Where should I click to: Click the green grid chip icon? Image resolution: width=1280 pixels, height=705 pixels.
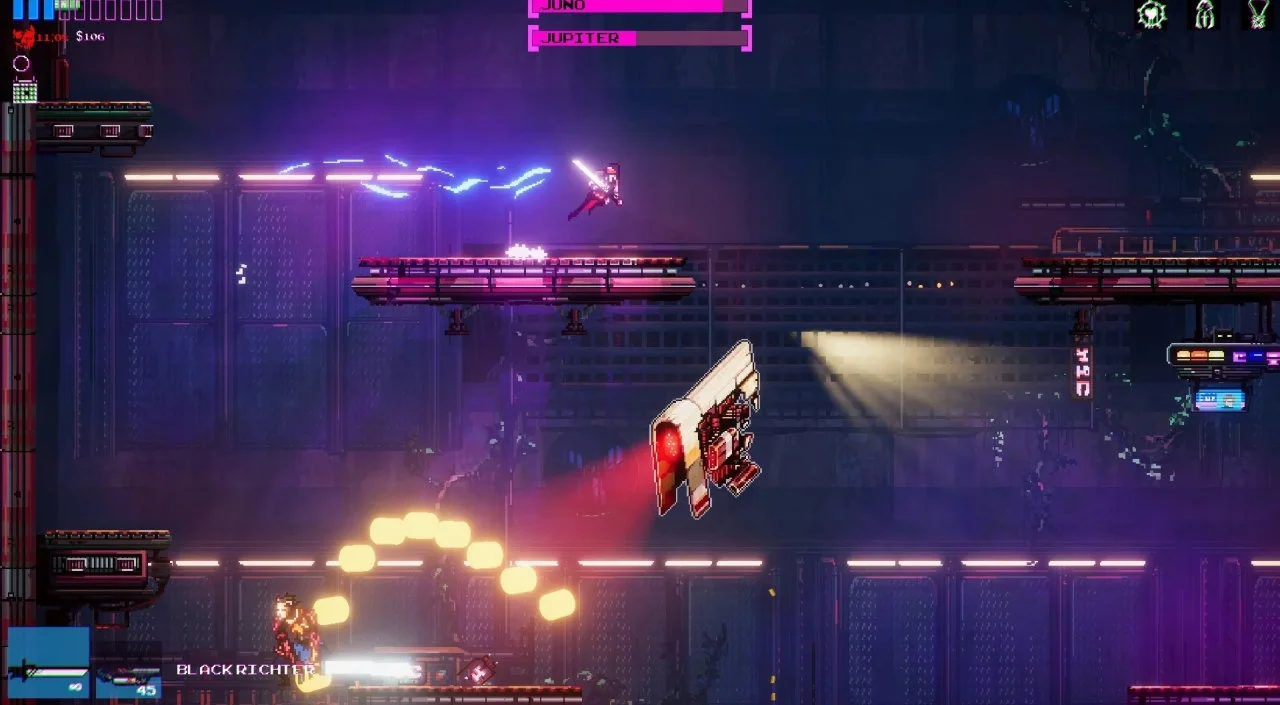click(x=25, y=91)
